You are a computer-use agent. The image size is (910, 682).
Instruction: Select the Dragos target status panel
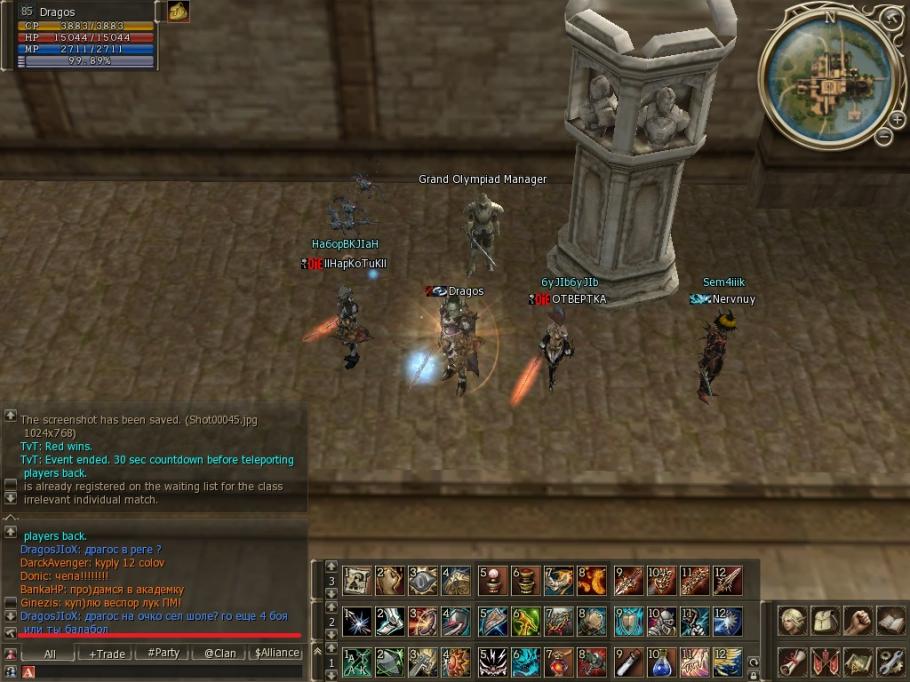[x=86, y=36]
